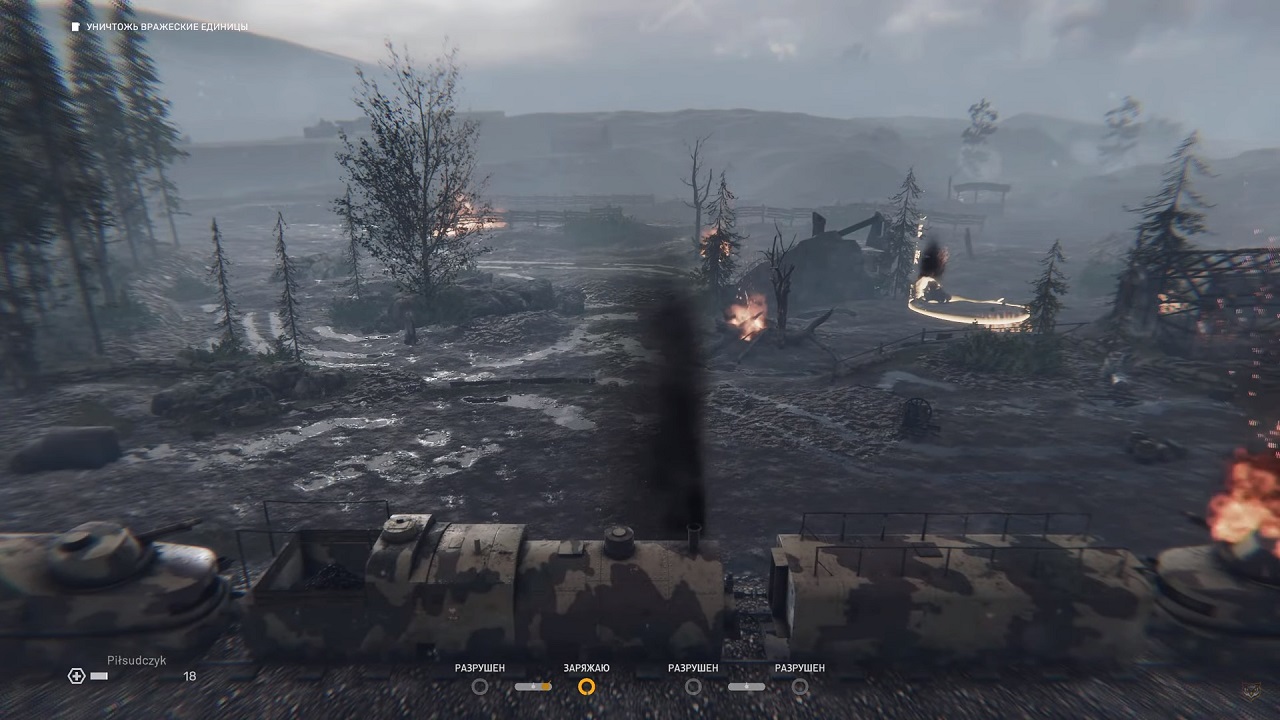Select the orange reloading weapon ring

[587, 686]
